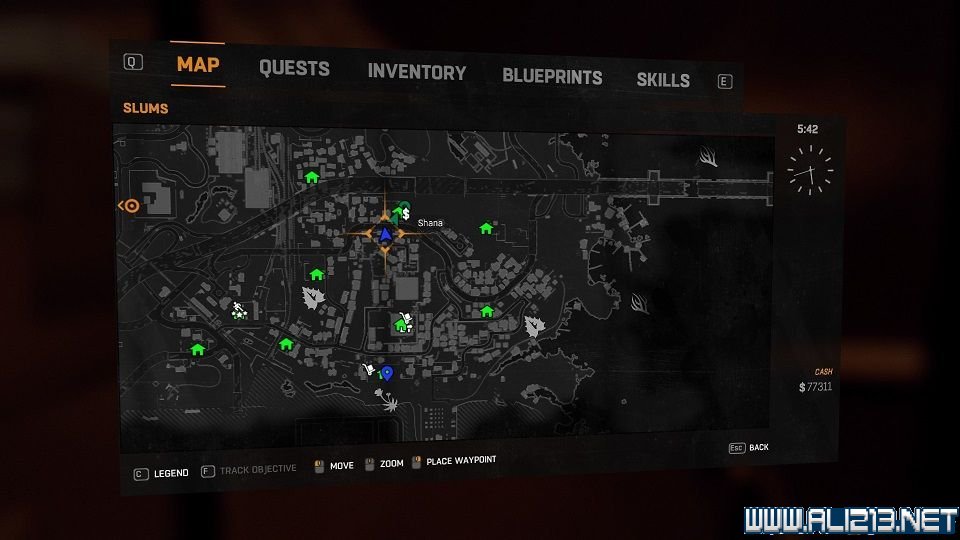Select the running figure challenge marker
This screenshot has height=540, width=960.
(x=239, y=310)
